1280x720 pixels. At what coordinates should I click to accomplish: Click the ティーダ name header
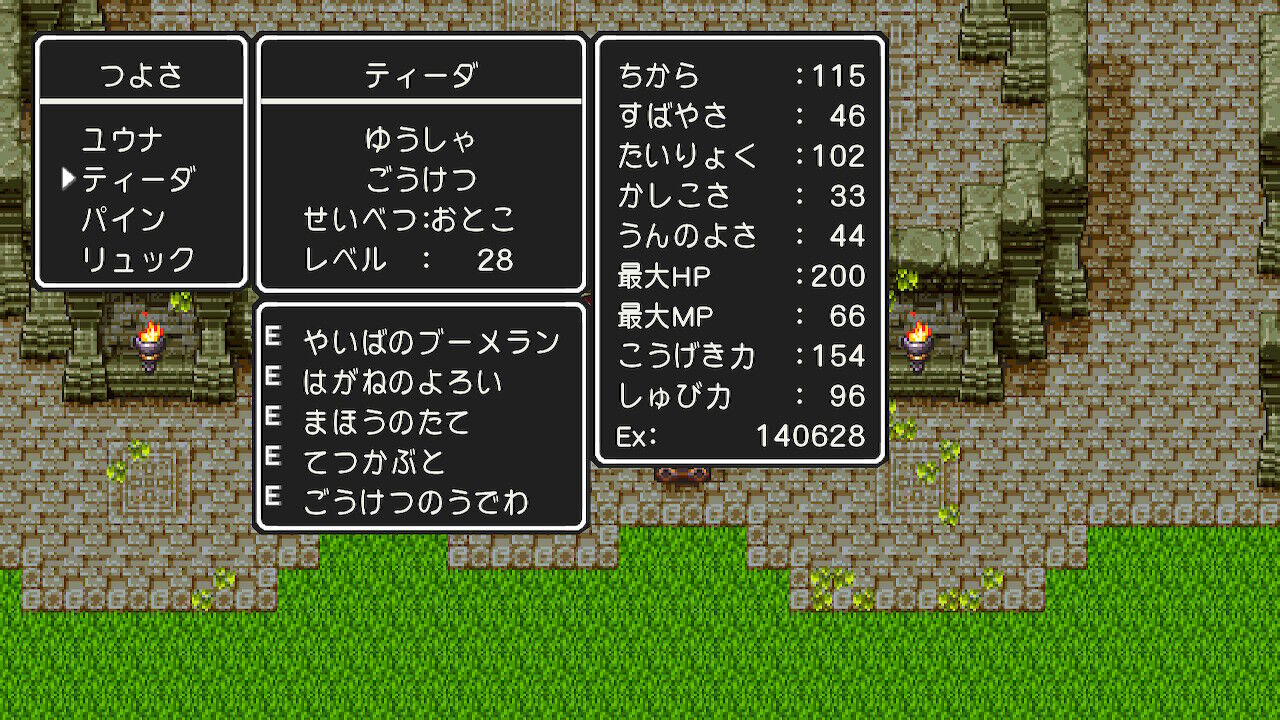coord(419,70)
